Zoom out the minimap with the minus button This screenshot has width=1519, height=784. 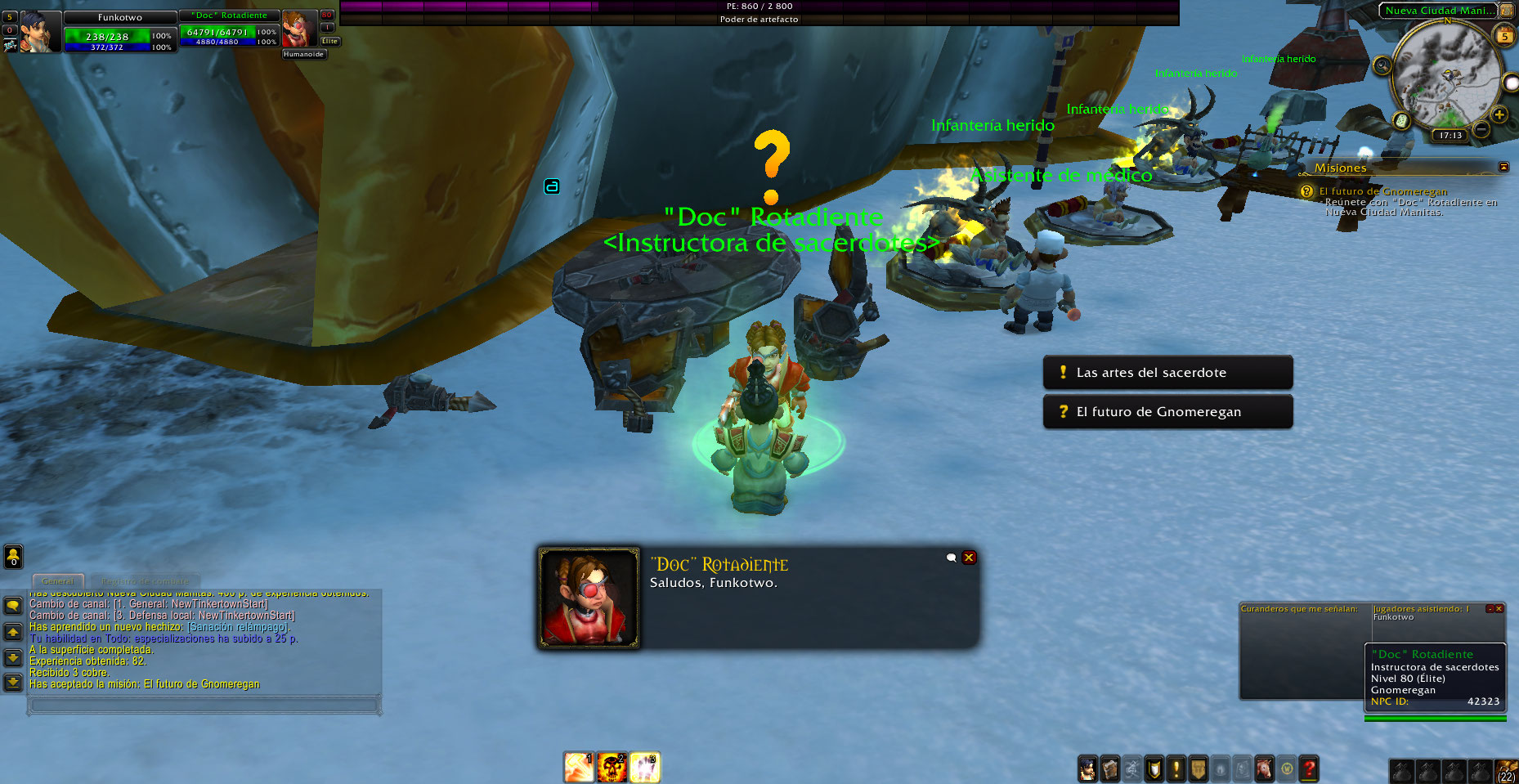[1481, 130]
